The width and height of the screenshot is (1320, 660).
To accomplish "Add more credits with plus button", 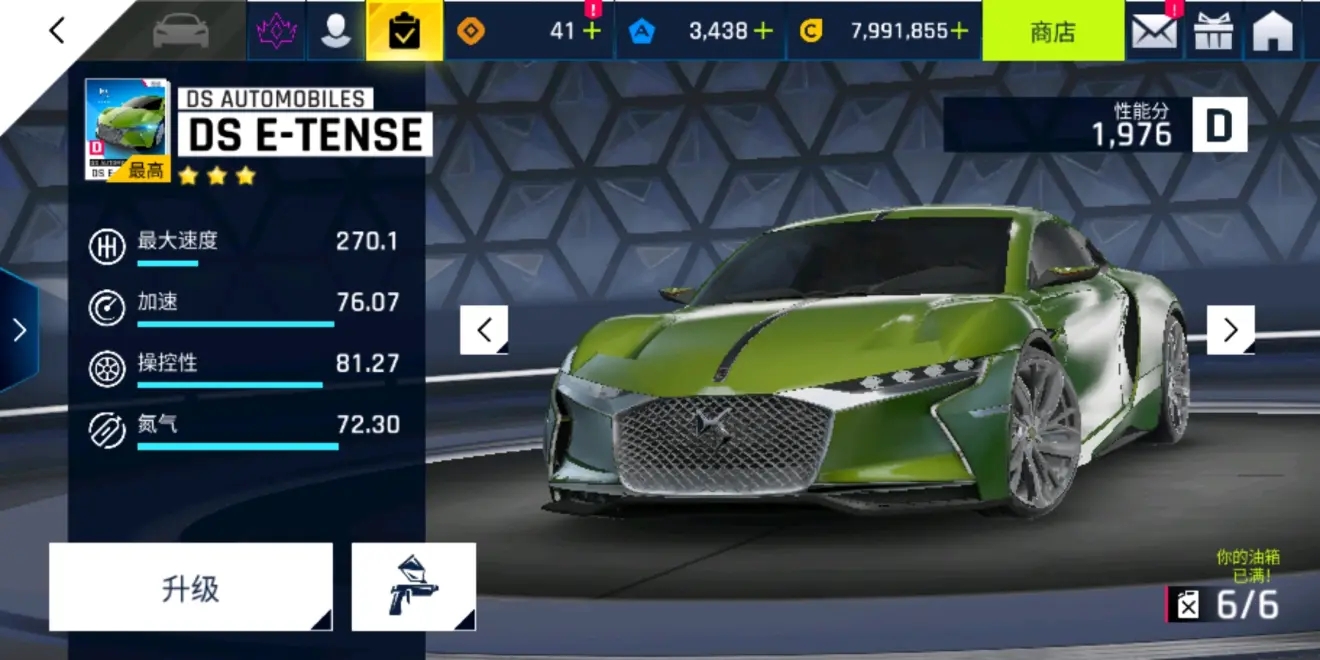I will click(959, 31).
